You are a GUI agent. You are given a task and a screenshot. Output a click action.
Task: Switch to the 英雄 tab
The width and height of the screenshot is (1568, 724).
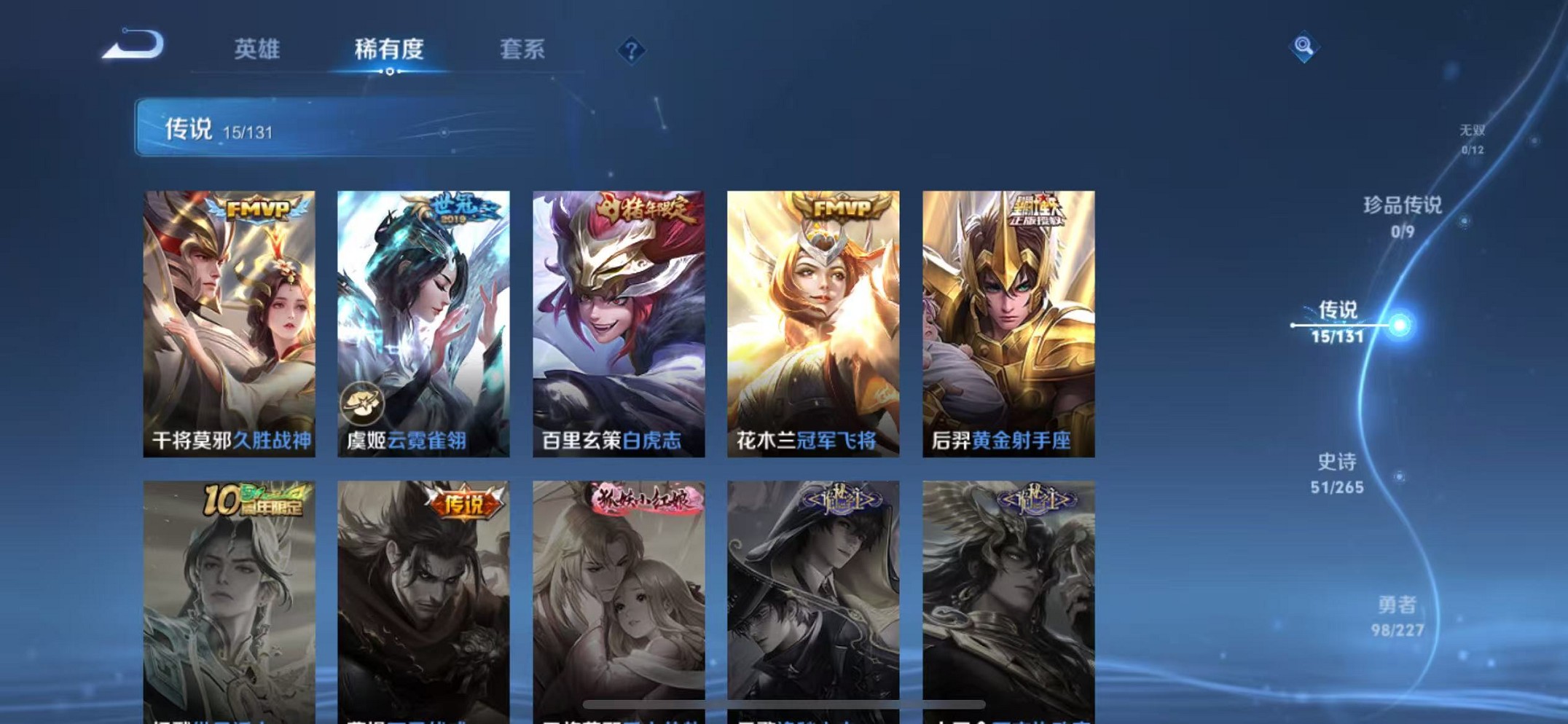tap(258, 50)
